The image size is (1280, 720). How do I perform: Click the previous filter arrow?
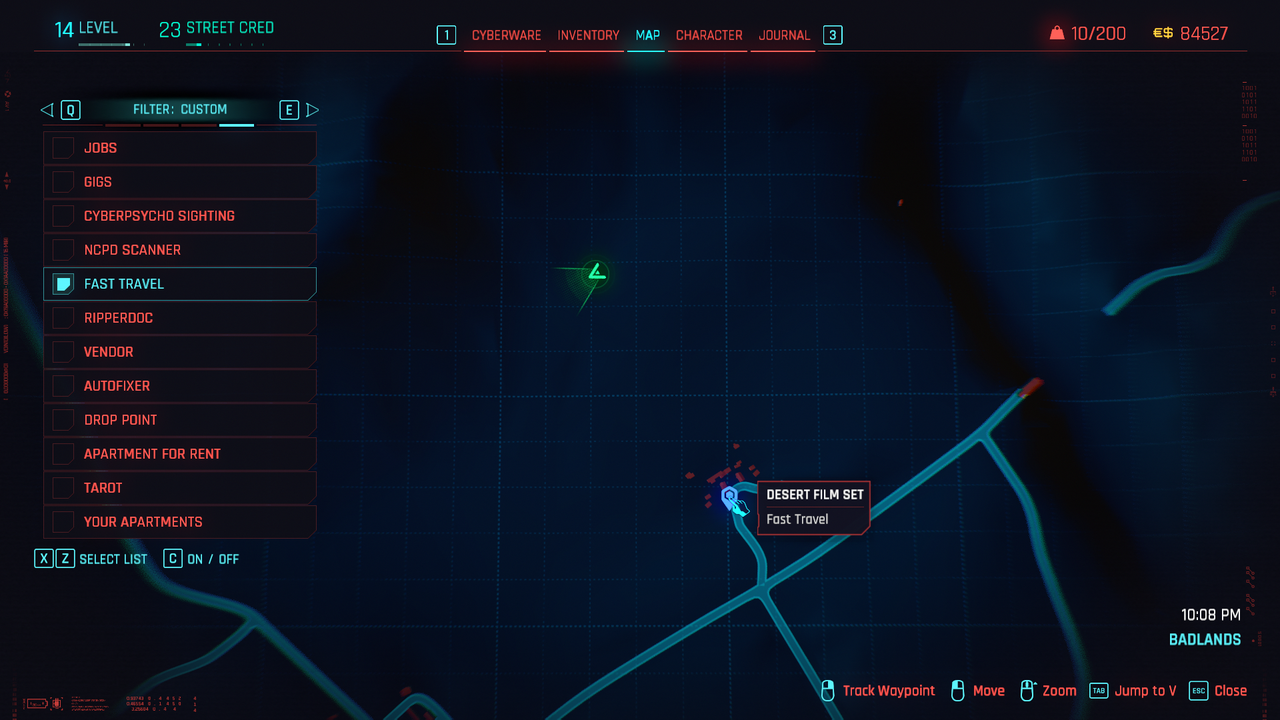[47, 110]
